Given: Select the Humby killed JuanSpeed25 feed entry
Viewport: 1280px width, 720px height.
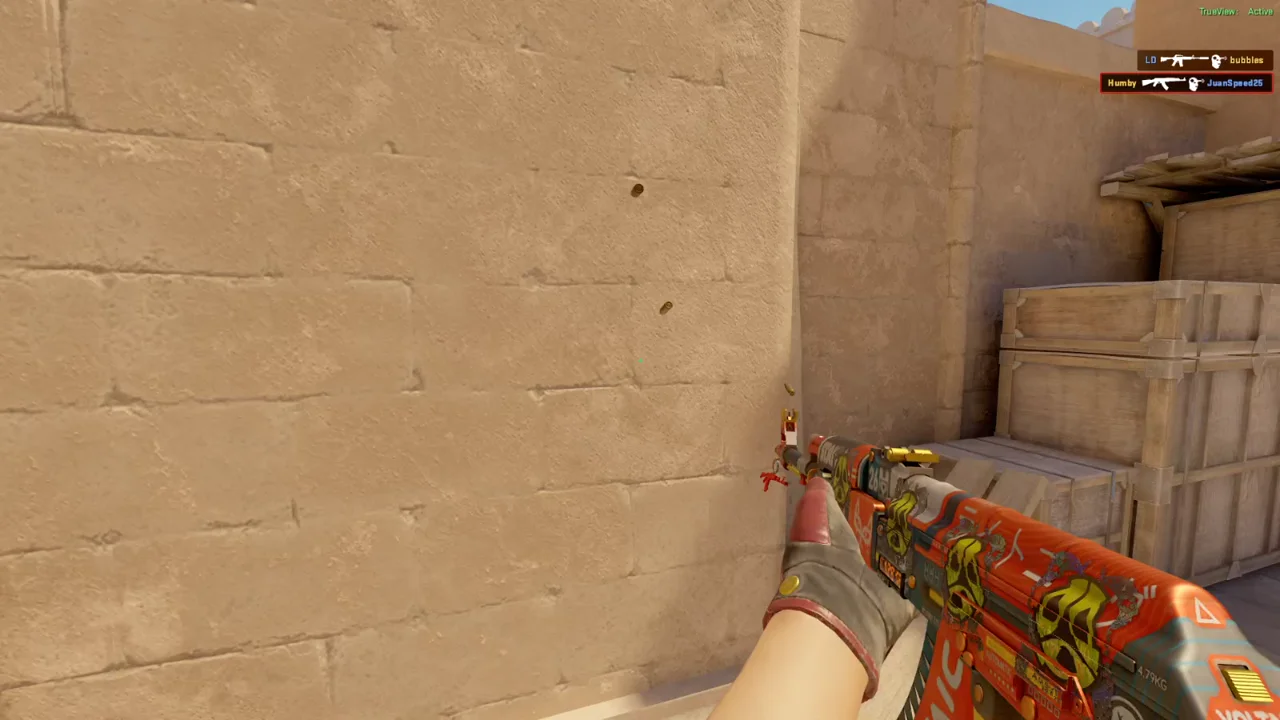Looking at the screenshot, I should click(1185, 83).
